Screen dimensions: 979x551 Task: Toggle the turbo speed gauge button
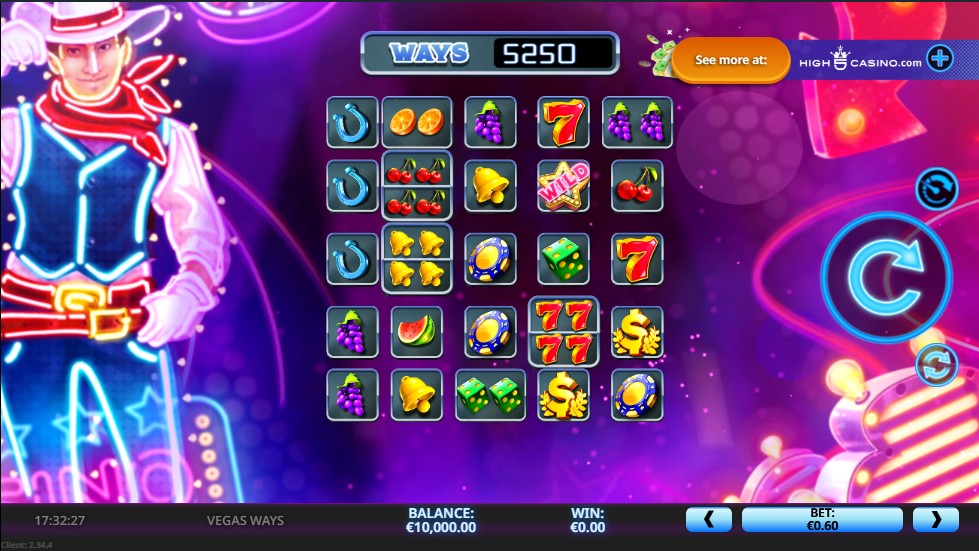pyautogui.click(x=937, y=188)
